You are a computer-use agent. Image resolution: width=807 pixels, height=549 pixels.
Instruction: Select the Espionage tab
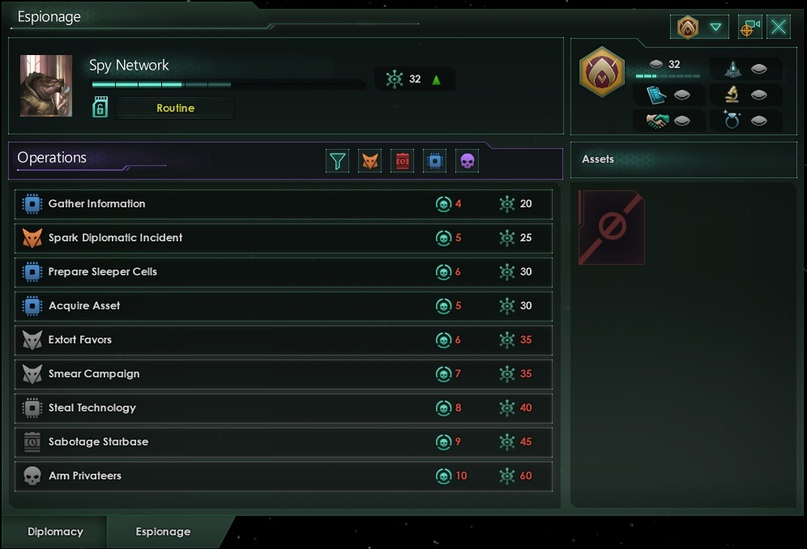point(163,532)
